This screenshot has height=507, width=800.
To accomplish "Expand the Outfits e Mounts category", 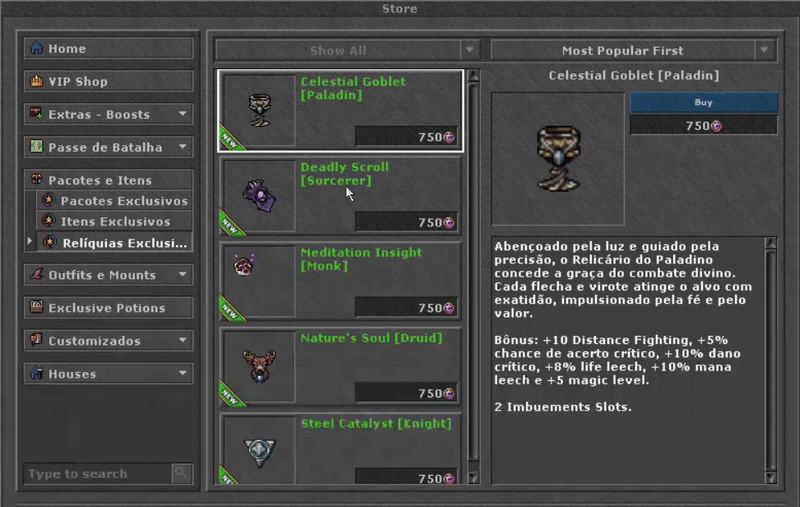I will coord(108,274).
